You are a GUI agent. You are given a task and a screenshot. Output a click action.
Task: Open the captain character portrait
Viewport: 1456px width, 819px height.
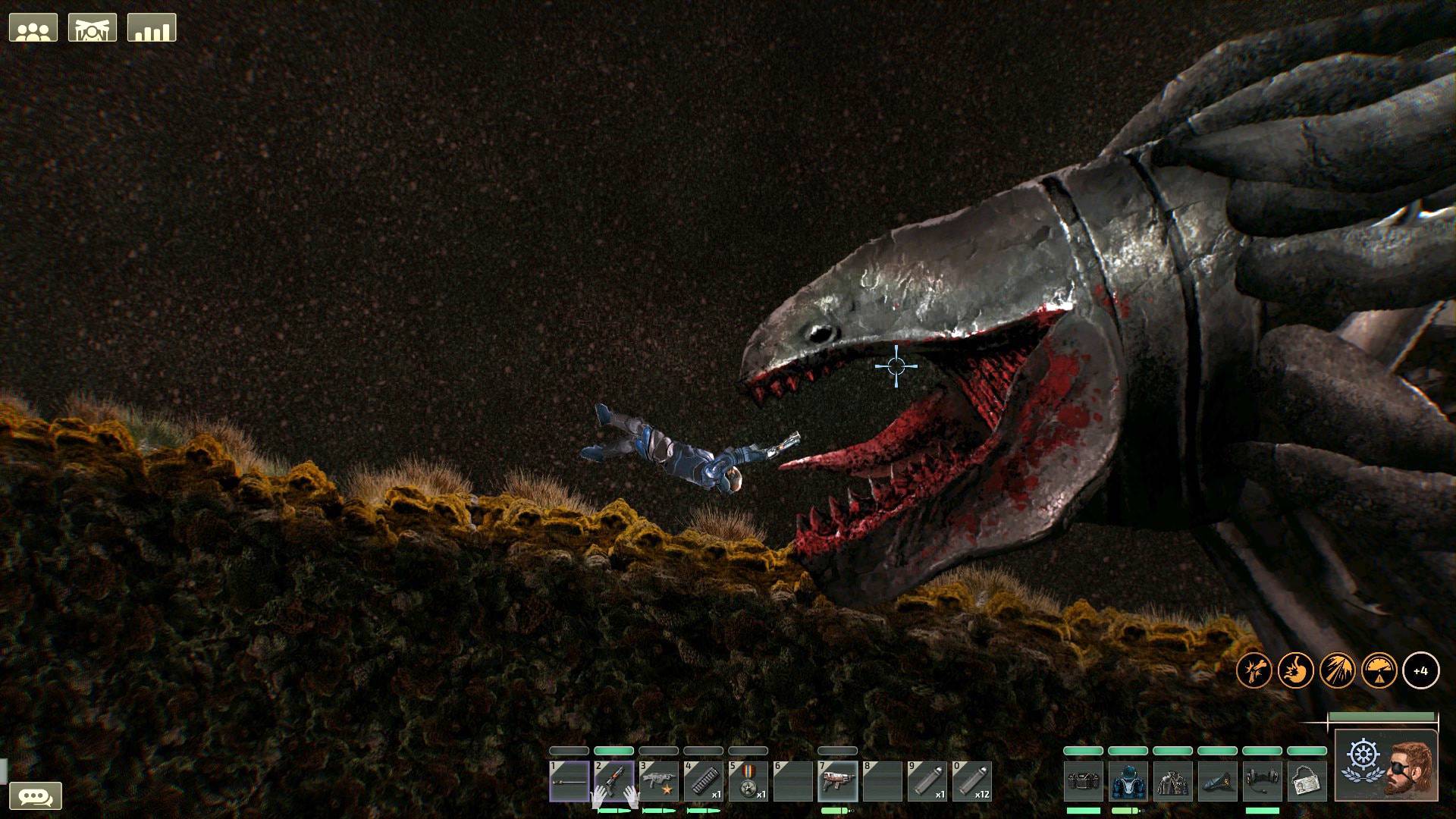pyautogui.click(x=1386, y=764)
